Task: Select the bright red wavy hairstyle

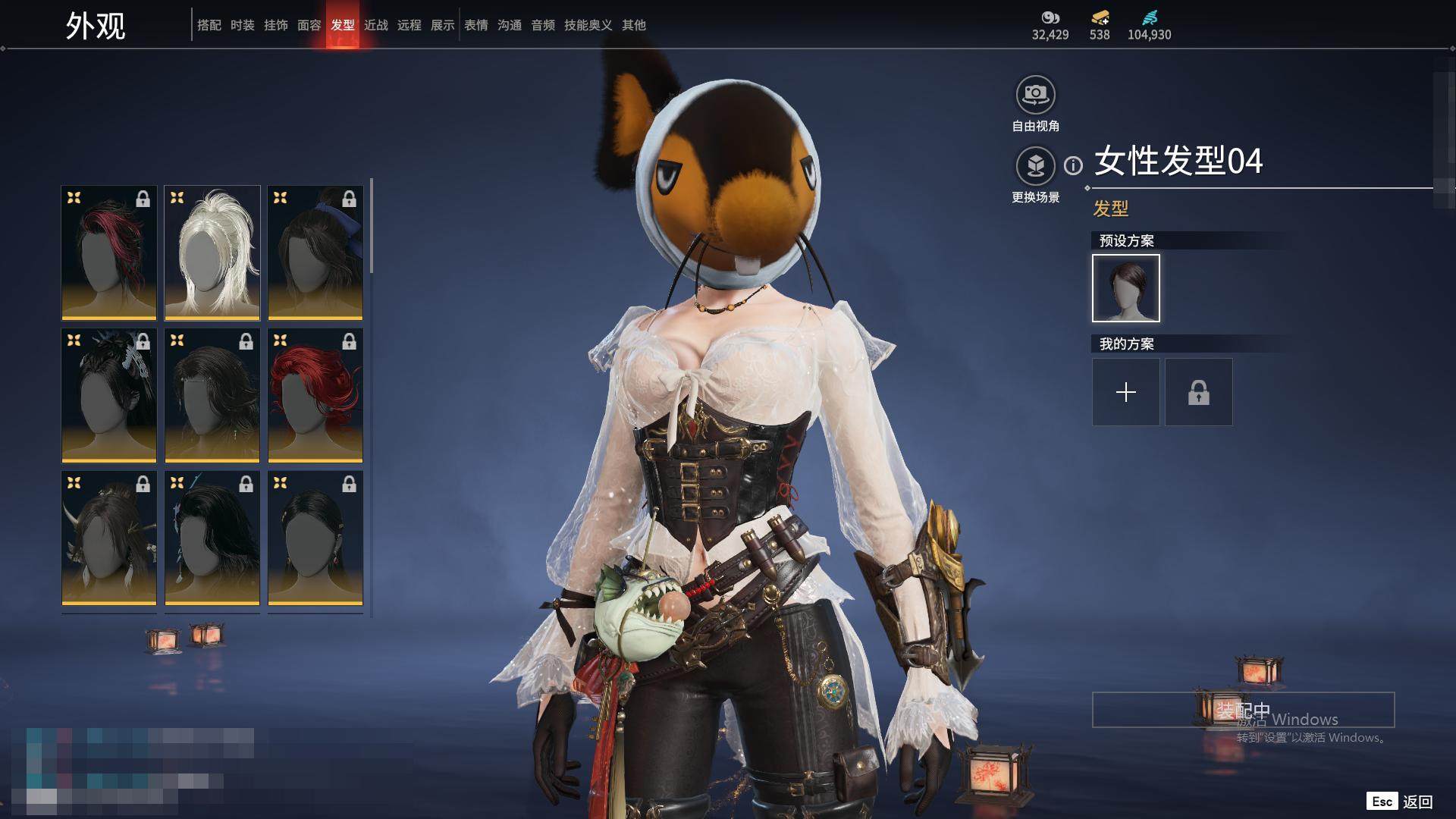Action: click(315, 395)
